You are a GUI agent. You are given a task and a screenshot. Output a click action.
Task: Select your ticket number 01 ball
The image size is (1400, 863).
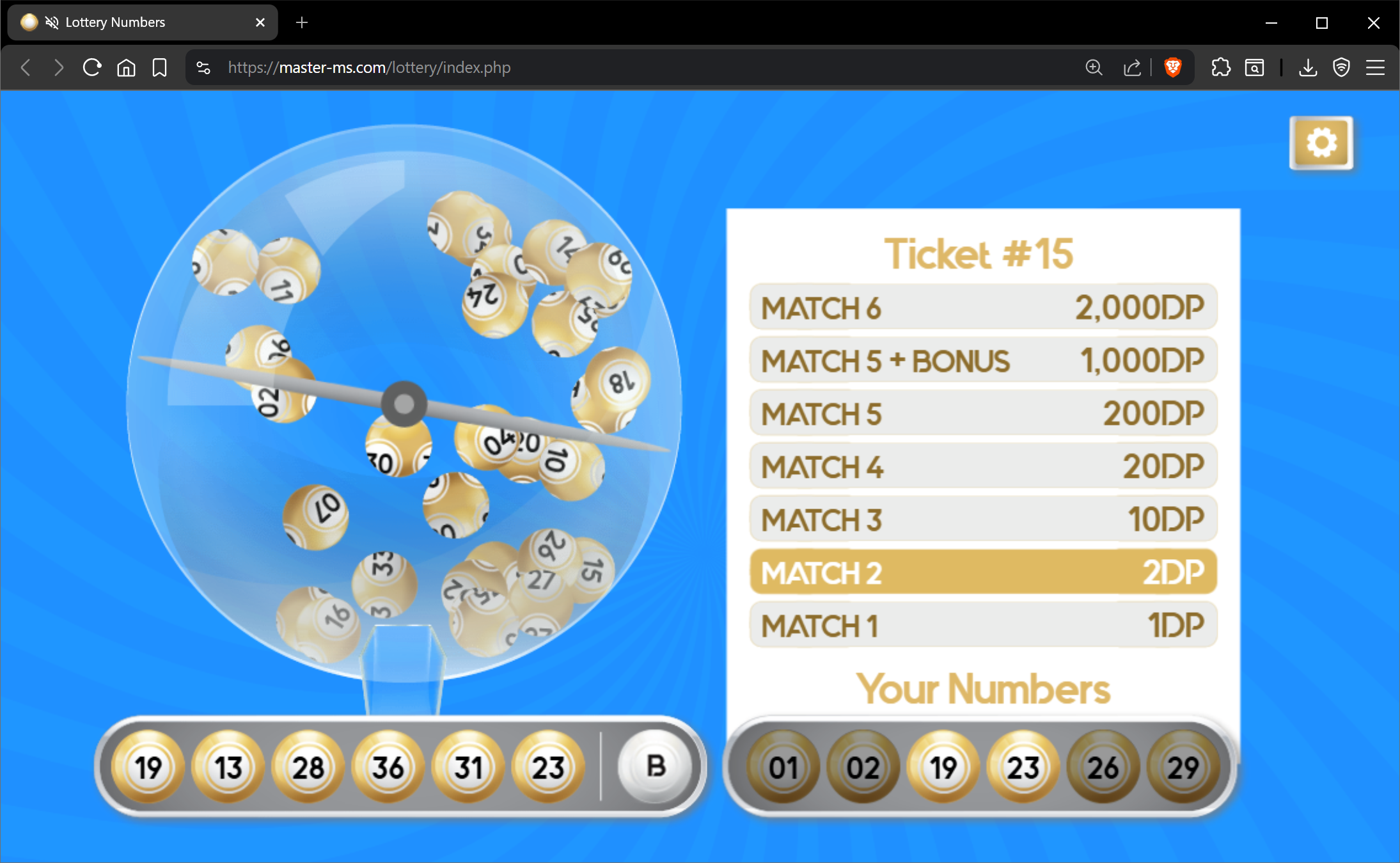pos(783,767)
